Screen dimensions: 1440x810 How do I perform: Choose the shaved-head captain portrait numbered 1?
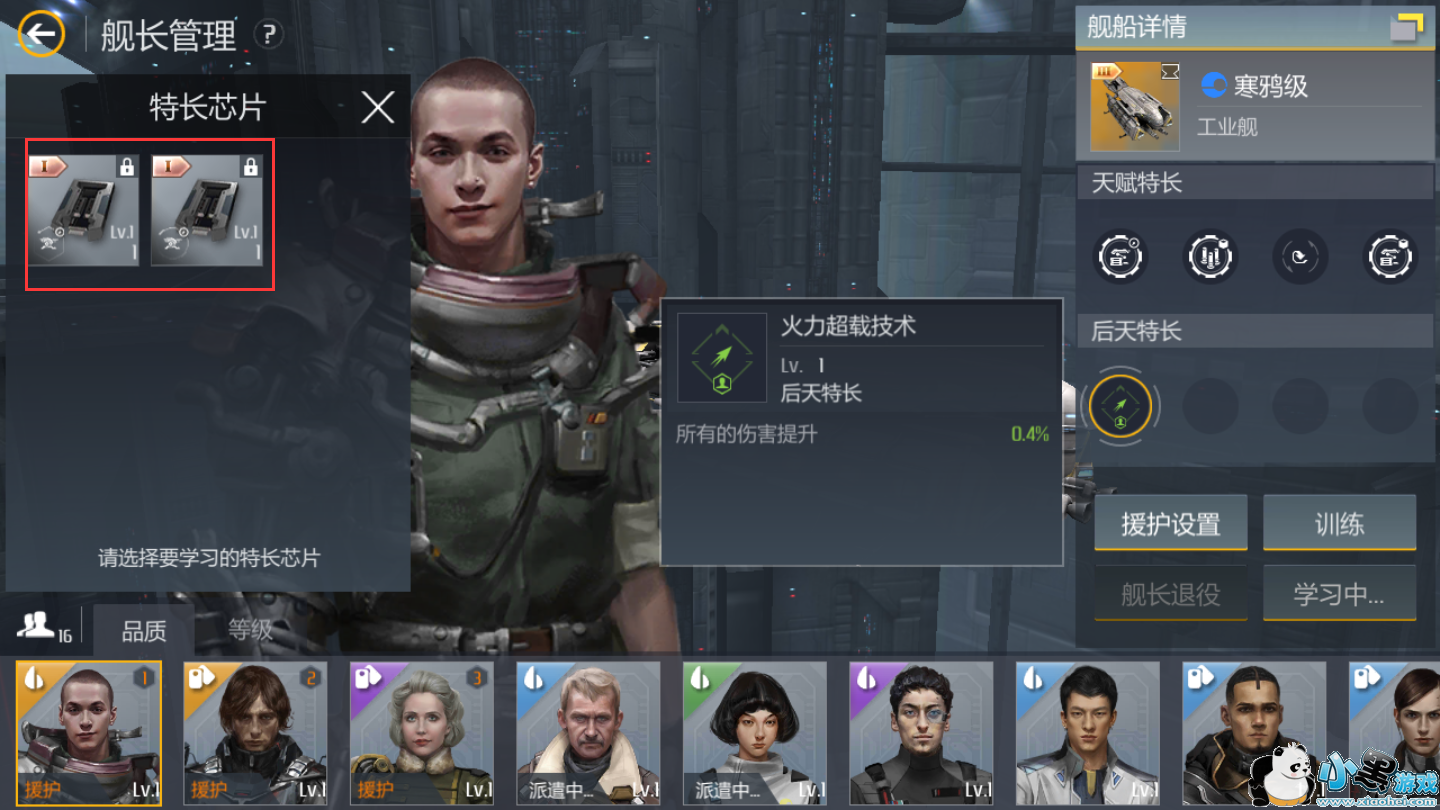coord(89,733)
